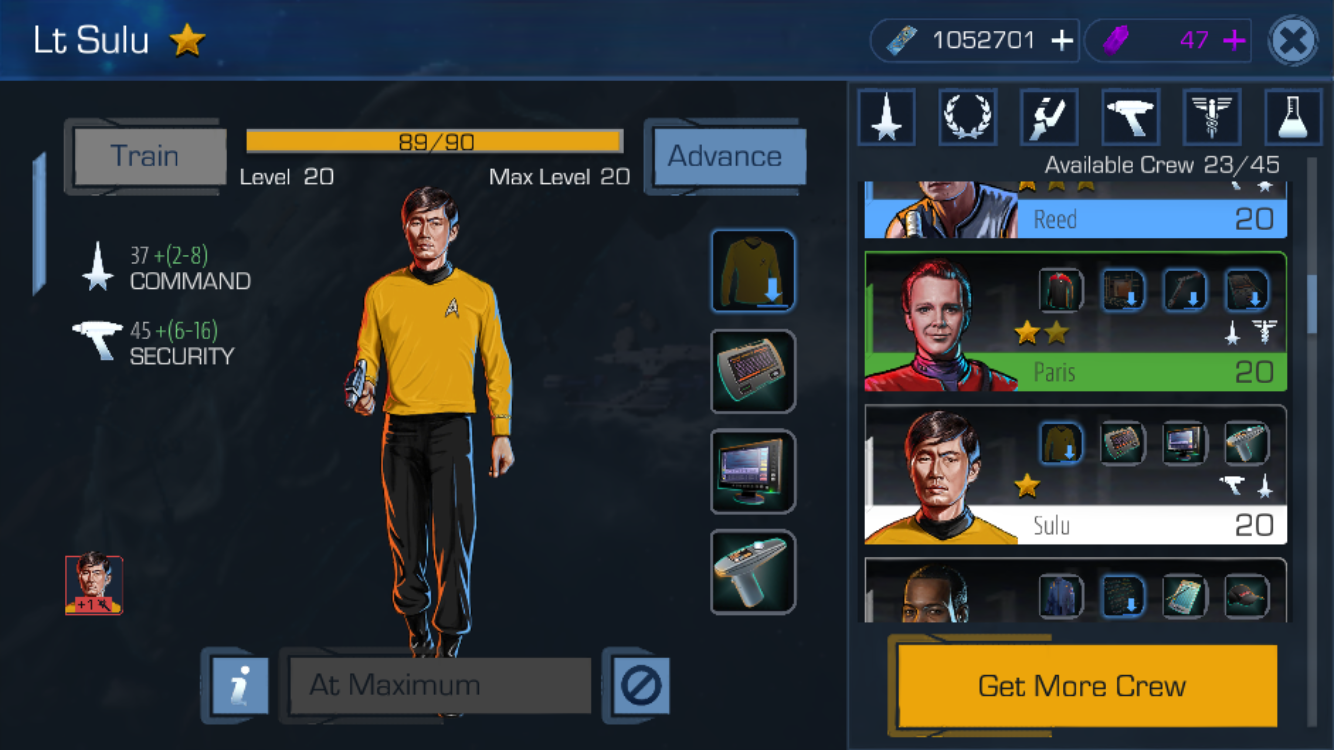Select the phaser equipment slot
The height and width of the screenshot is (750, 1334).
753,571
